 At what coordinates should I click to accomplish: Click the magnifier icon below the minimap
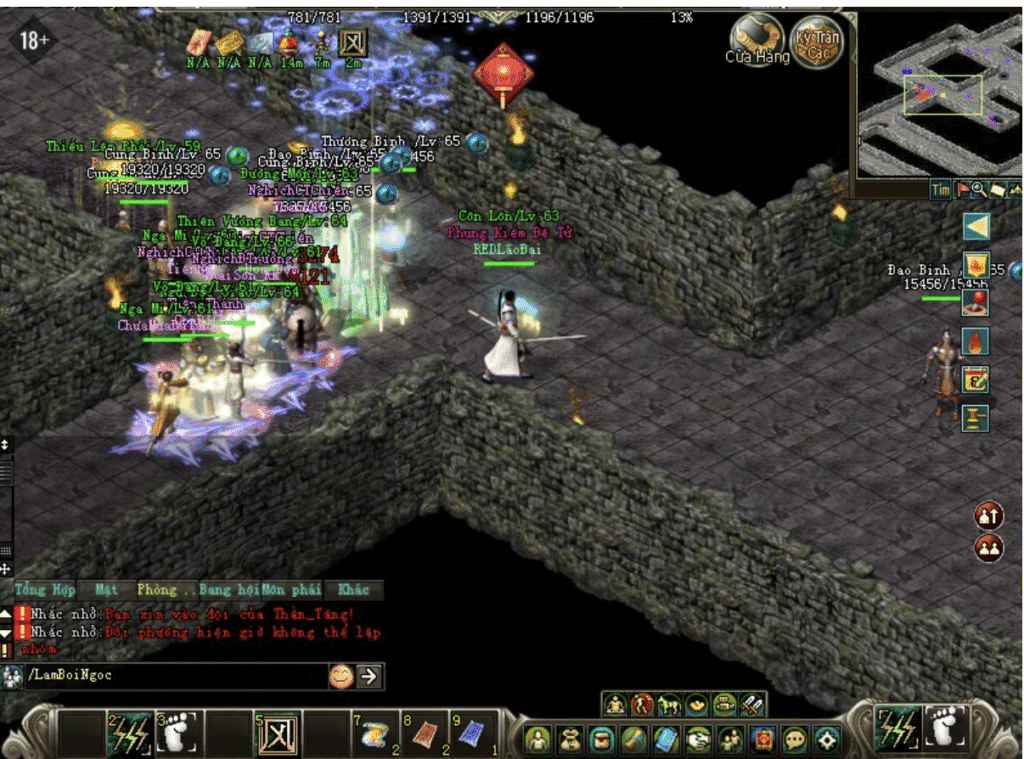[x=979, y=189]
